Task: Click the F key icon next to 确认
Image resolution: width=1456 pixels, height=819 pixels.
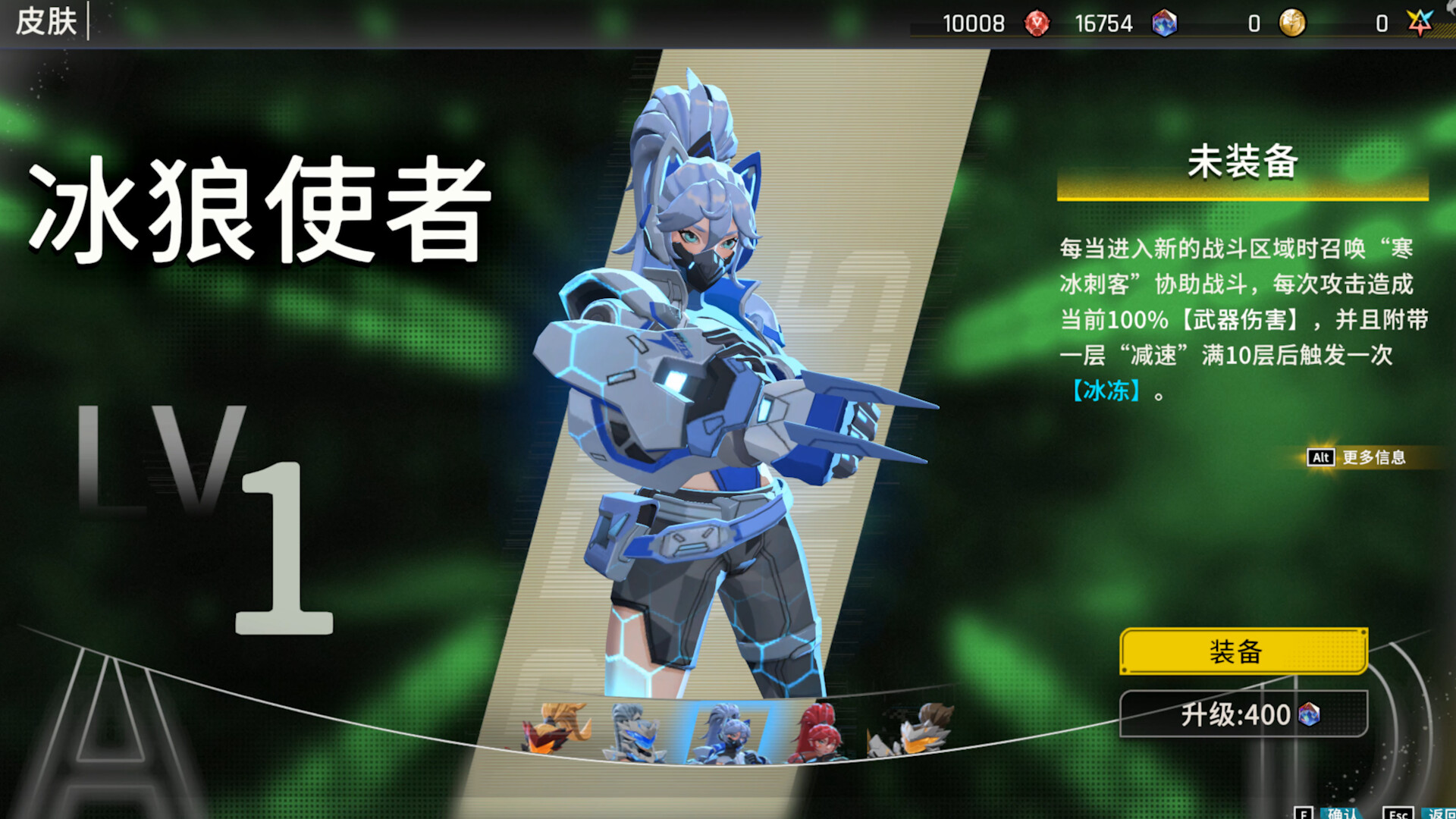Action: (x=1304, y=814)
